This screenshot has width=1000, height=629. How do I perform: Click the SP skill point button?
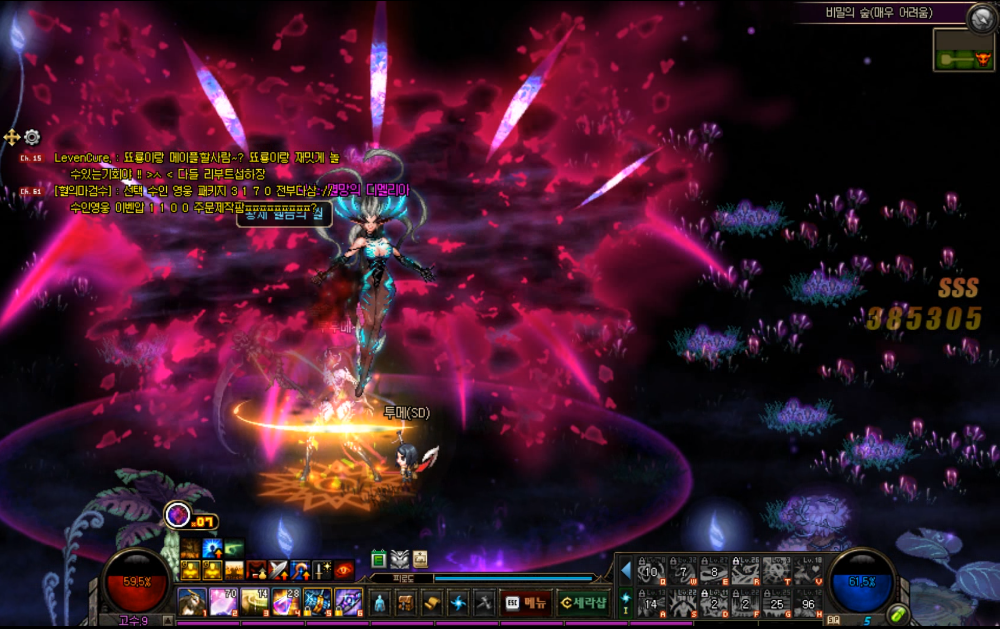[x=834, y=620]
